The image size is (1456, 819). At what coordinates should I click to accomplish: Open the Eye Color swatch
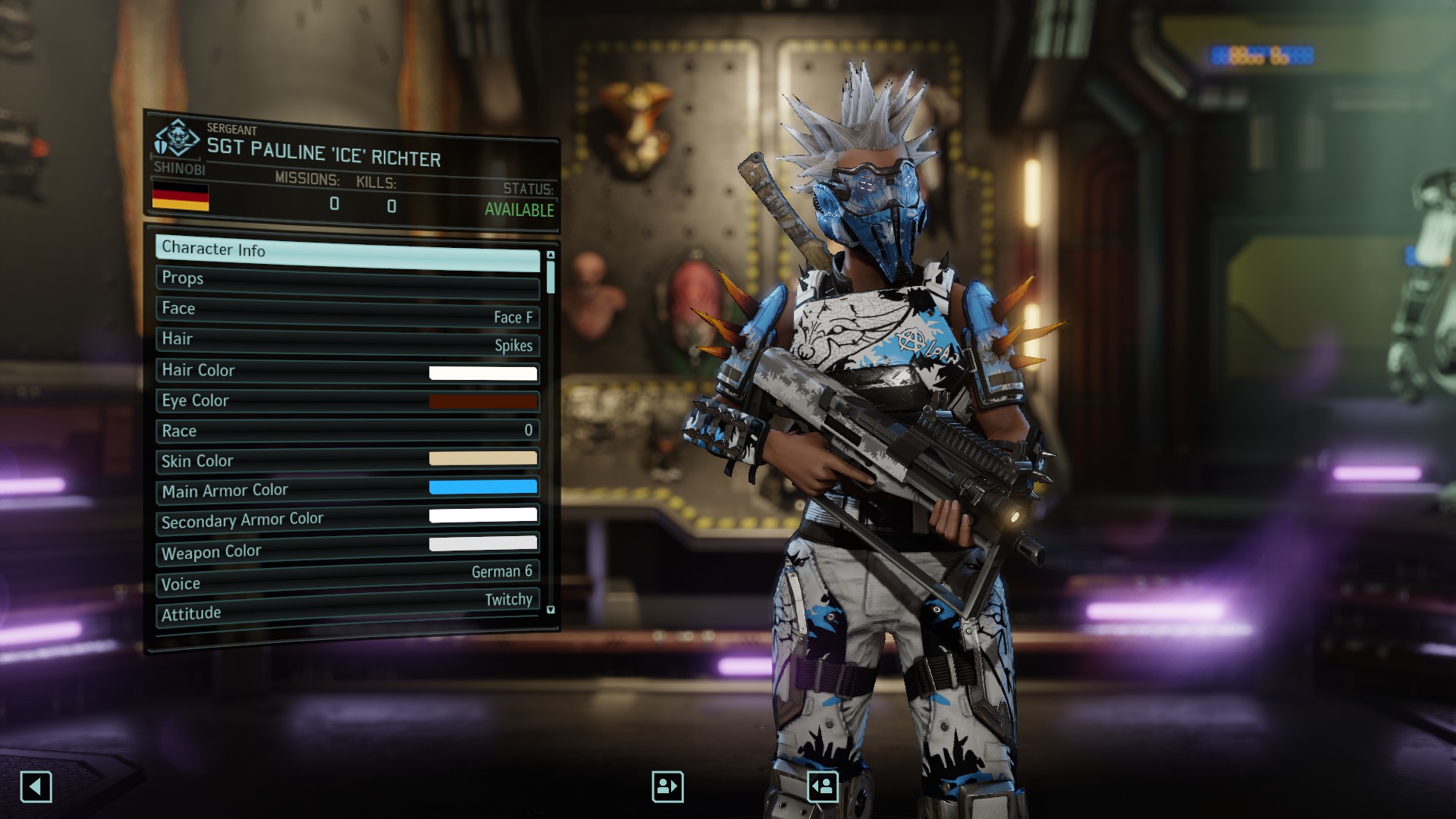tap(483, 401)
